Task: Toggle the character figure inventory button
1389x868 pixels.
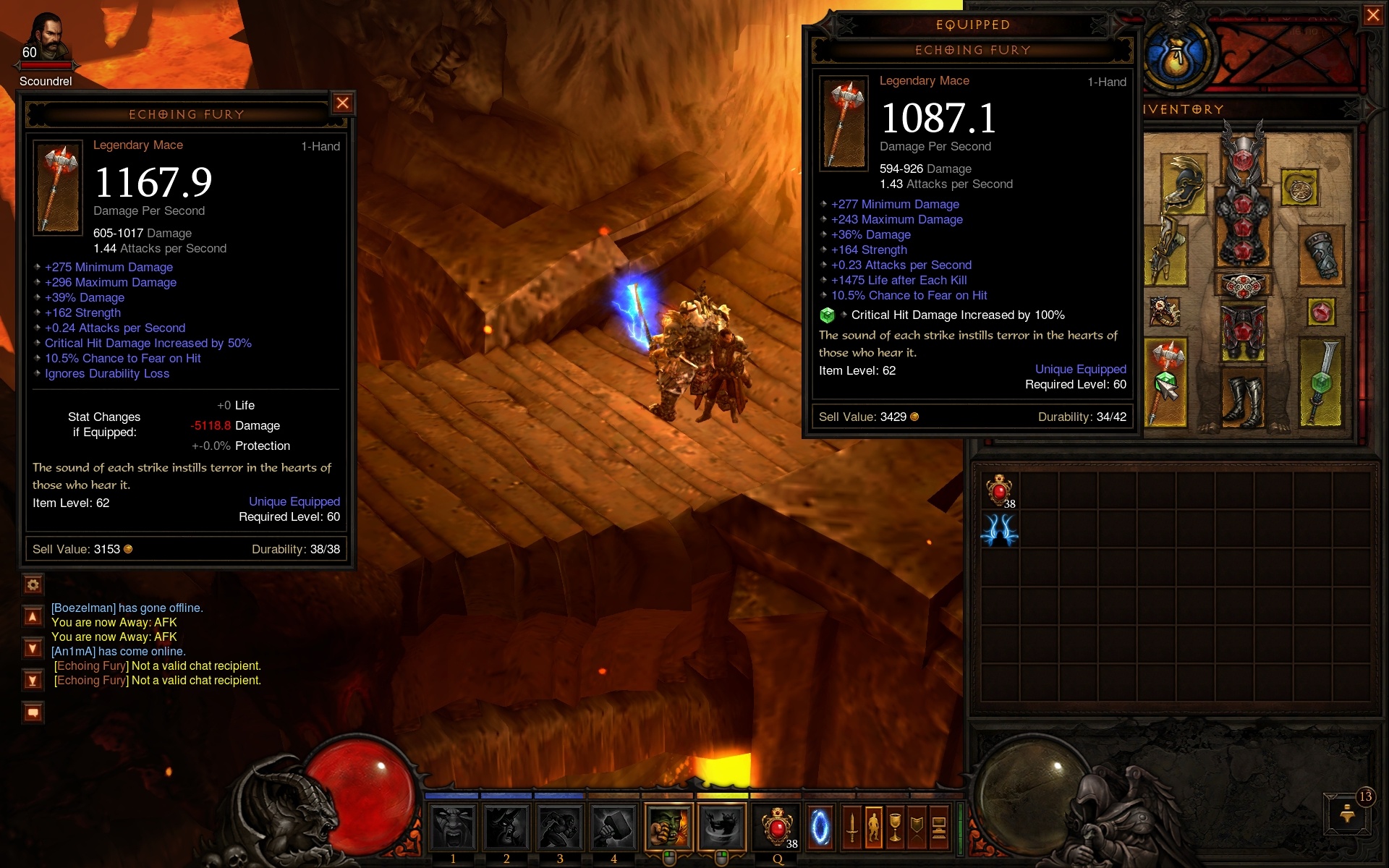Action: tap(874, 827)
